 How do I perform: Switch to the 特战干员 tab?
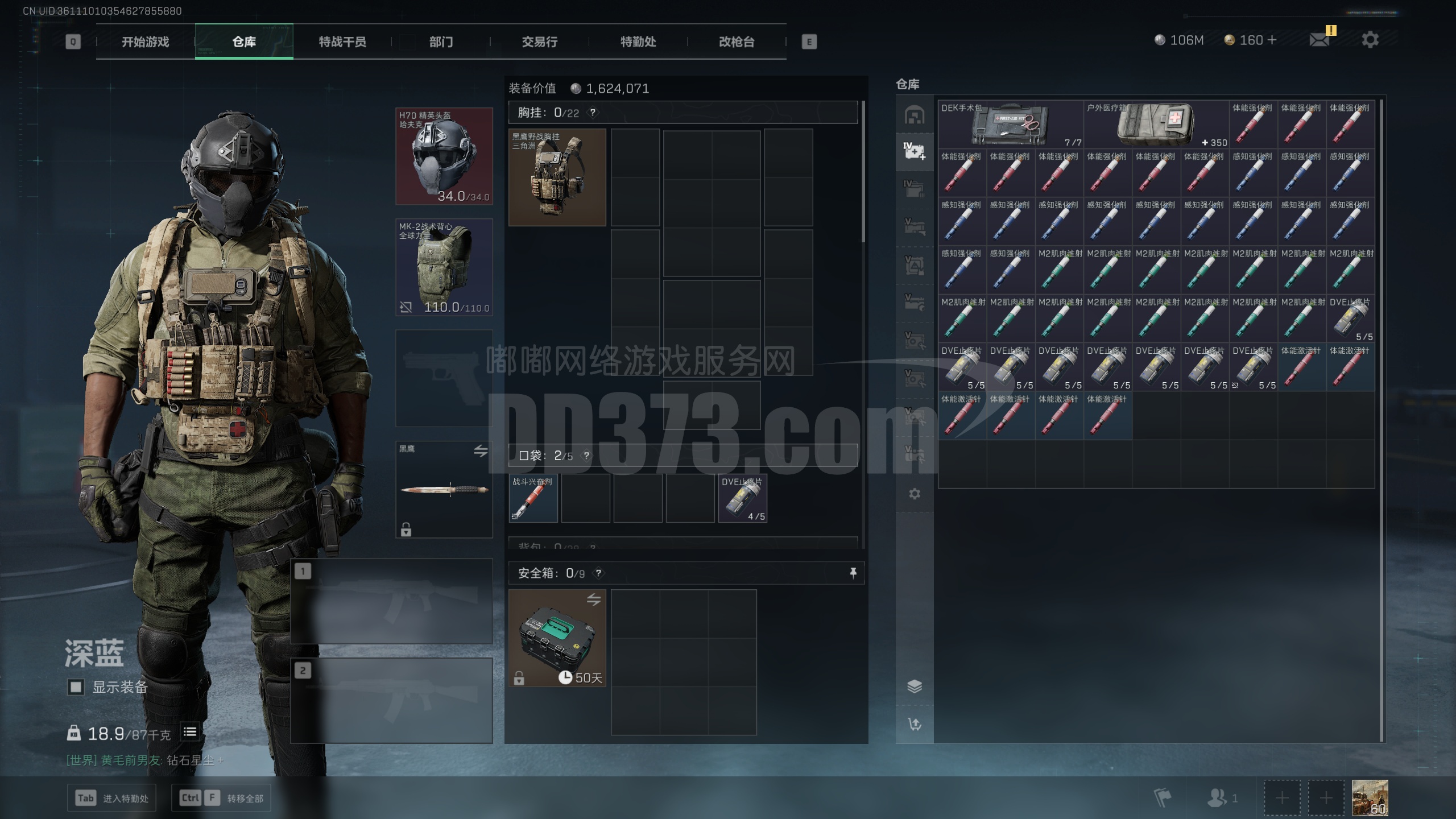point(342,42)
